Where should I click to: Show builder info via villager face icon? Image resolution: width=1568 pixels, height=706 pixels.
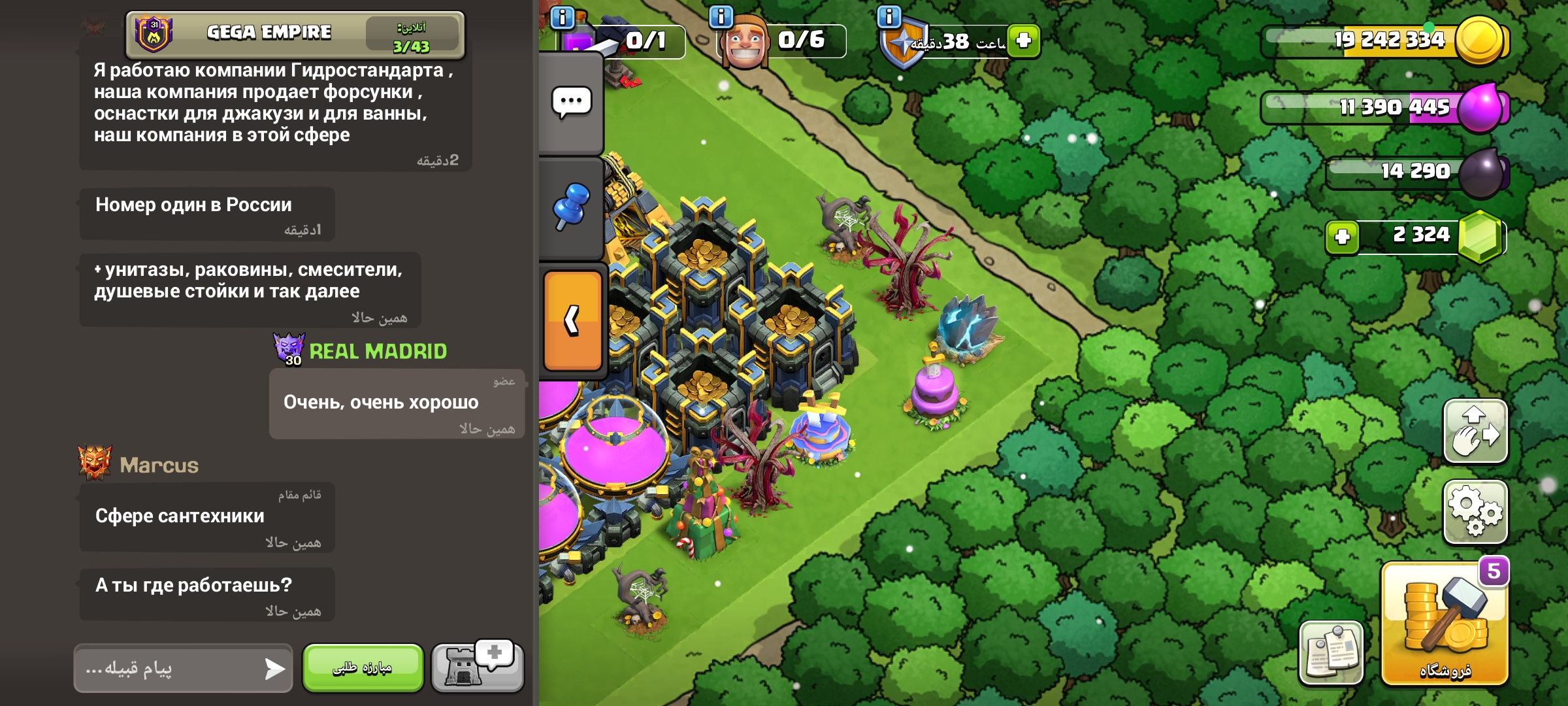744,43
